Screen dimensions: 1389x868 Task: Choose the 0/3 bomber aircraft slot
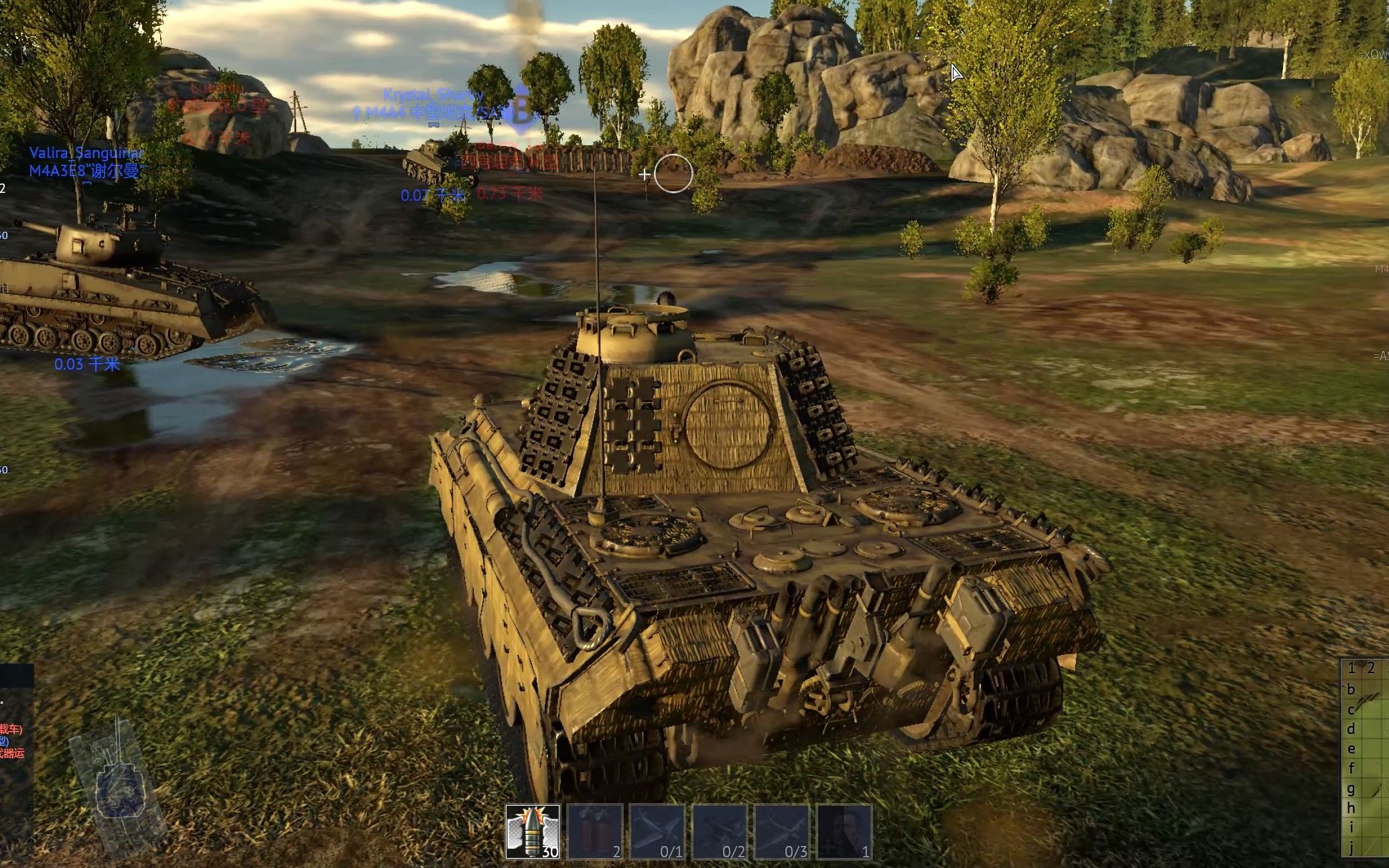pos(782,831)
